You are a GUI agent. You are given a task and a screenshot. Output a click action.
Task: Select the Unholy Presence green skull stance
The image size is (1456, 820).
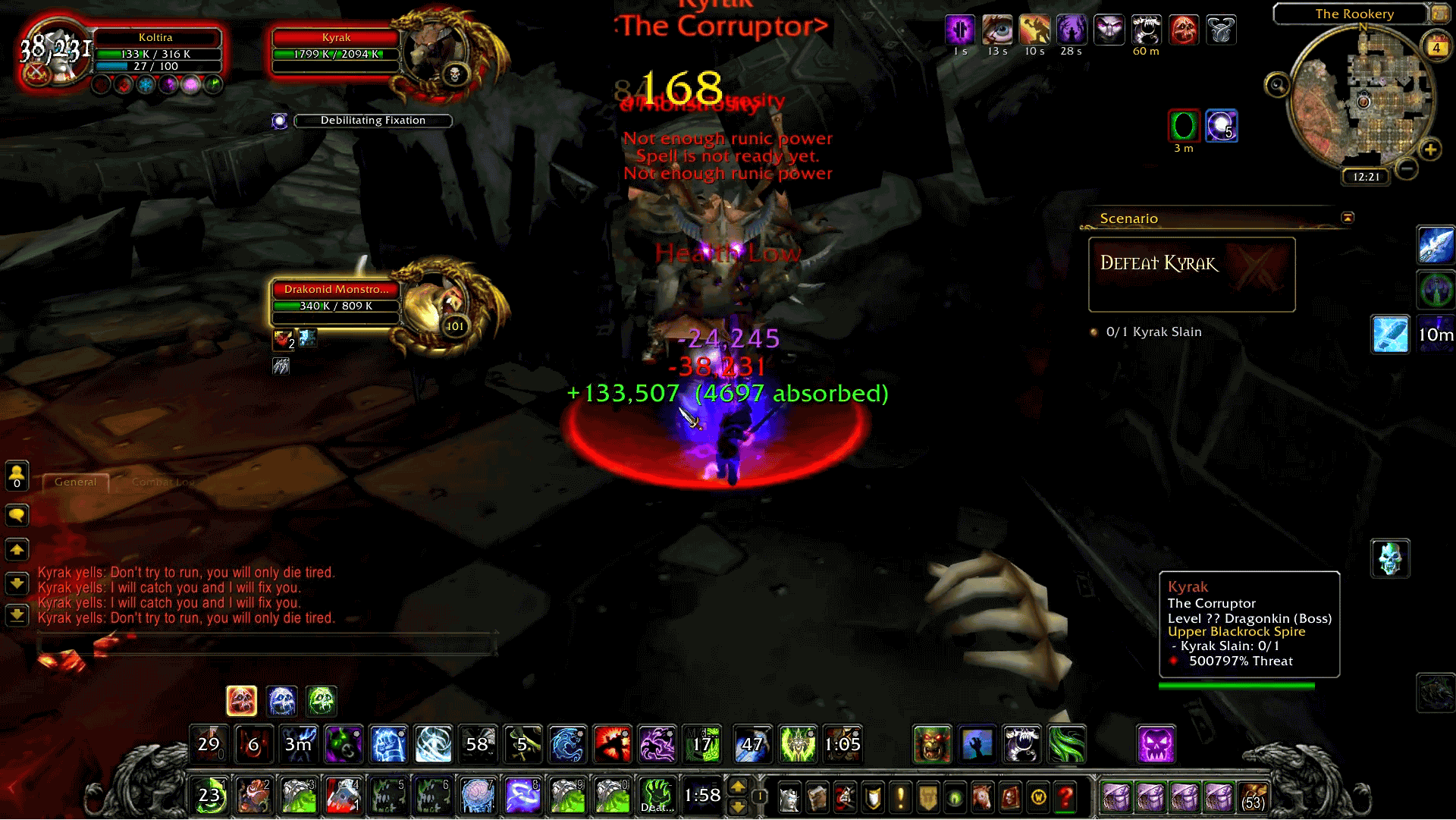click(x=322, y=701)
